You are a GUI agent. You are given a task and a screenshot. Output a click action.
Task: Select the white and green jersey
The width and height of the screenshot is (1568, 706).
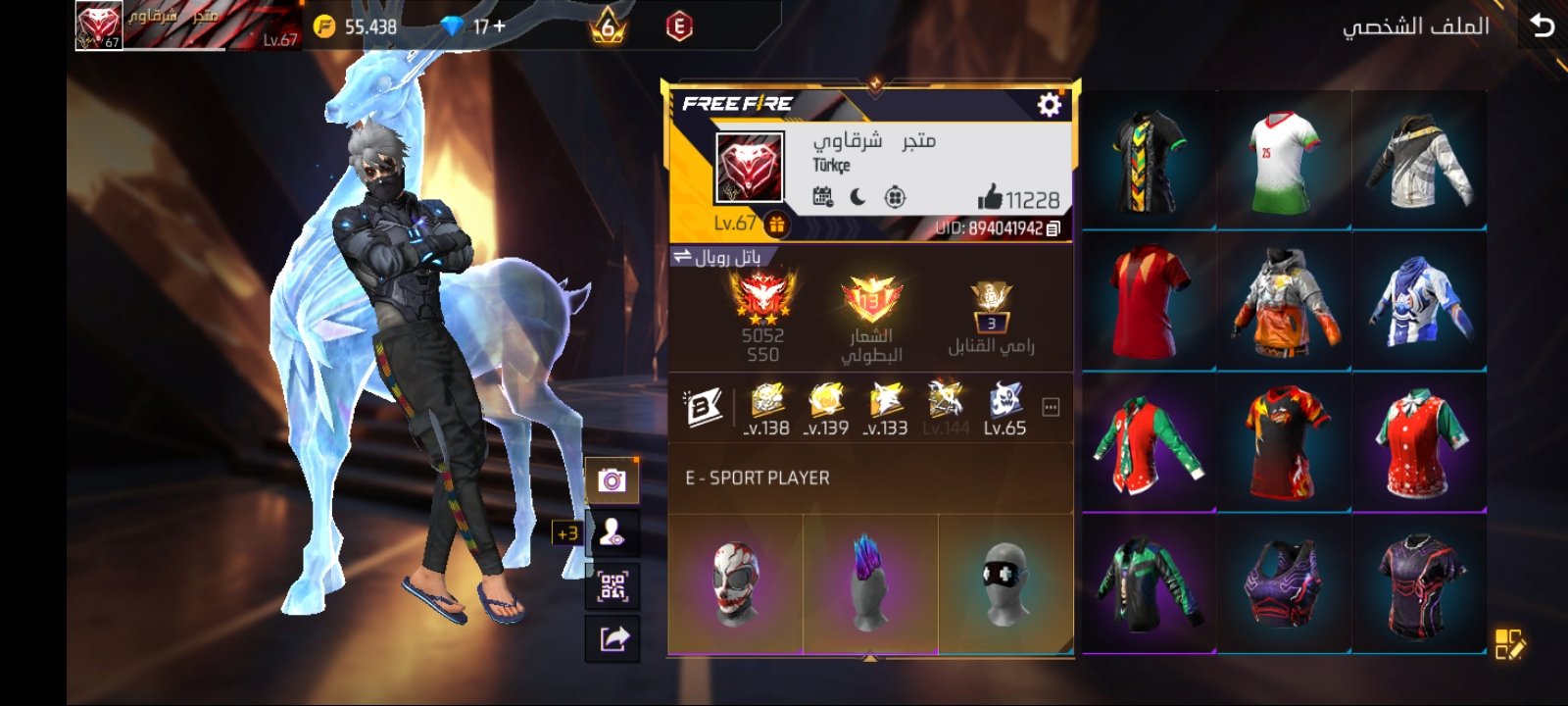[x=1284, y=162]
